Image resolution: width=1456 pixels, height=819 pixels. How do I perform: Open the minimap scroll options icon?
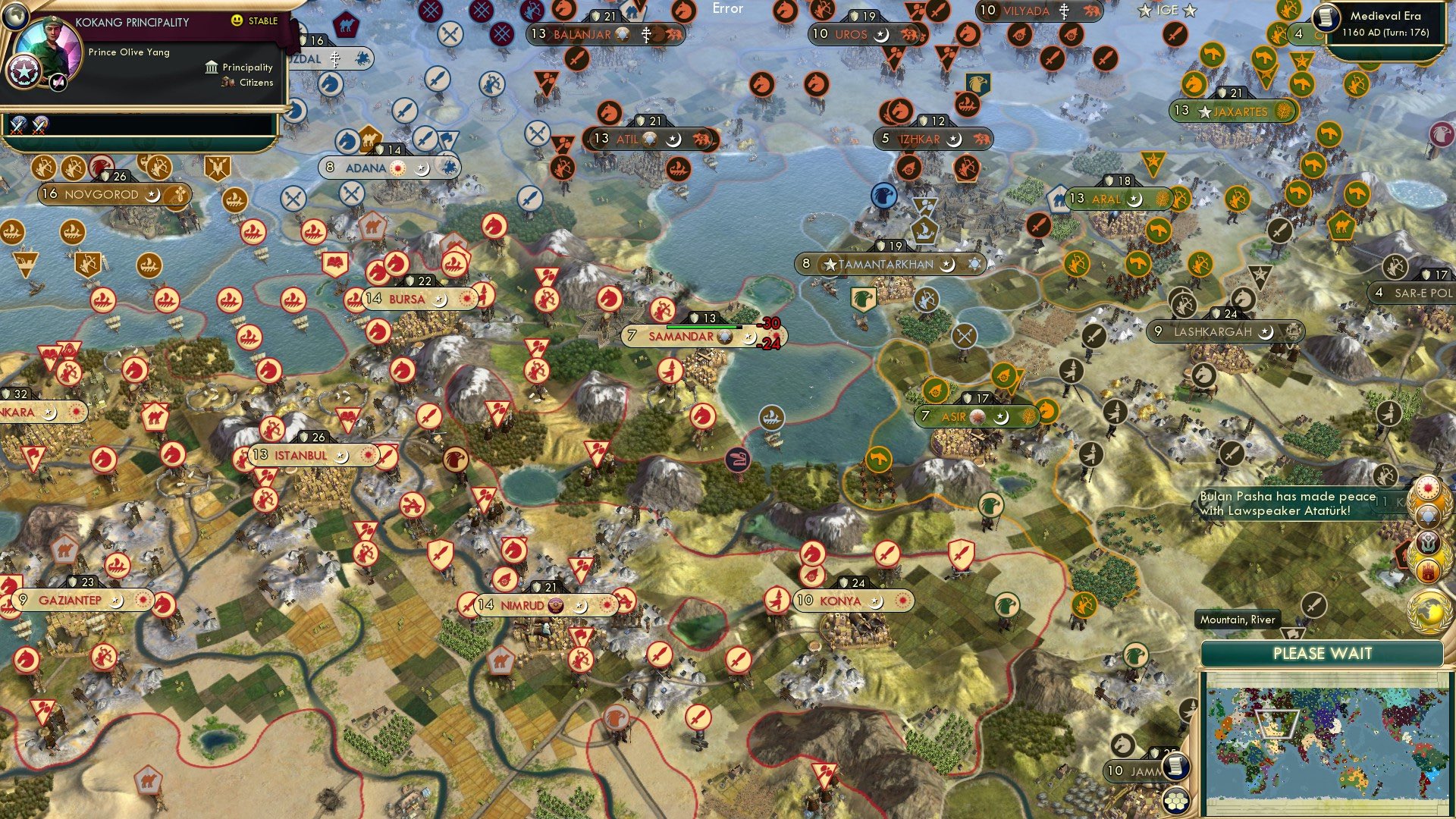[1175, 766]
